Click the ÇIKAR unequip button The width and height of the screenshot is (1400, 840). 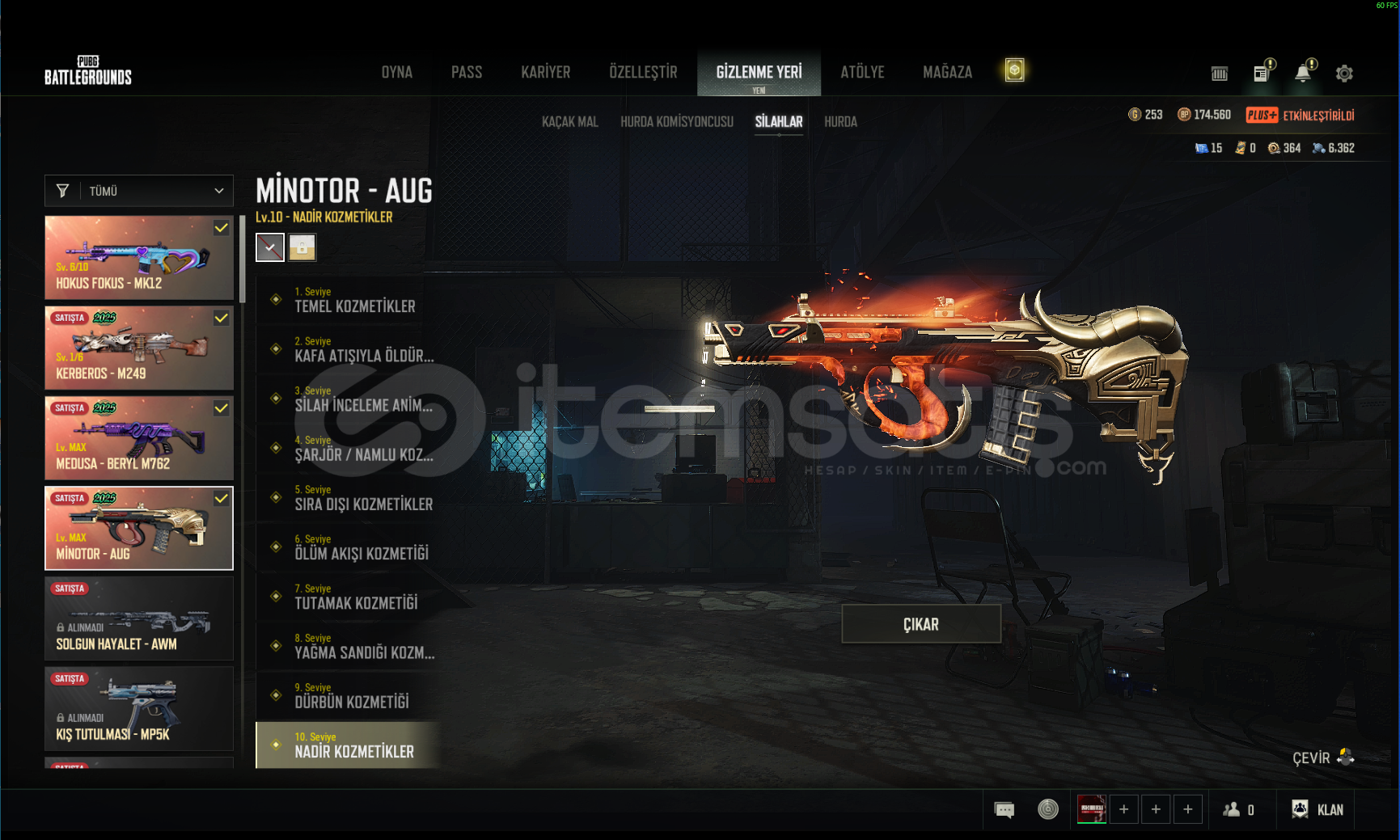click(920, 624)
